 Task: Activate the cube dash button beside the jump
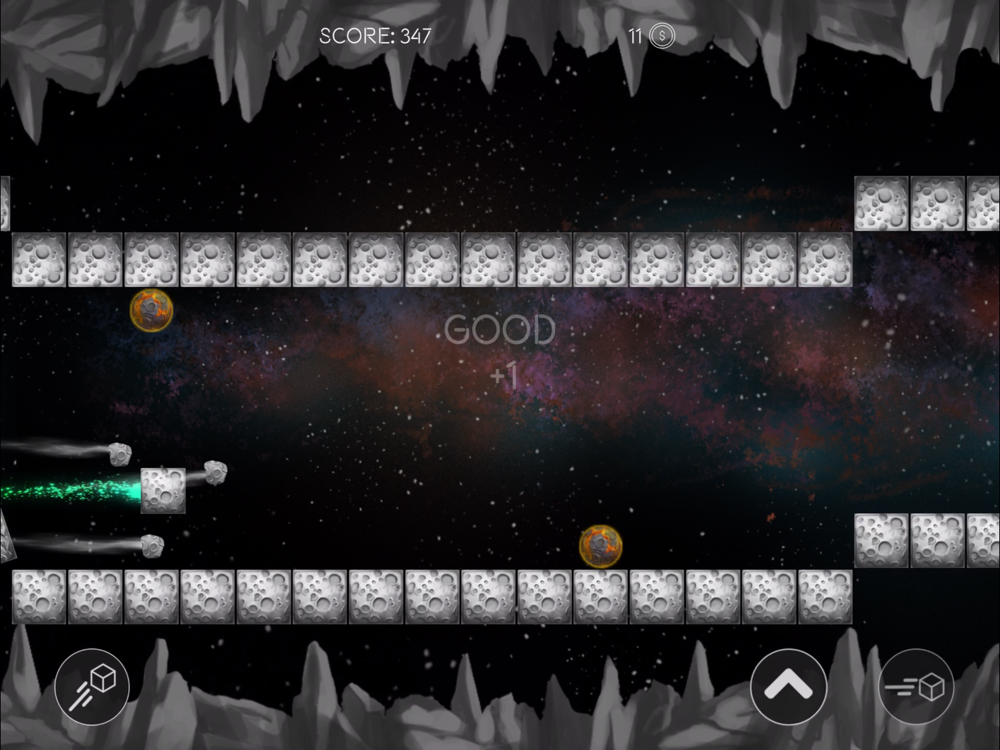[916, 687]
